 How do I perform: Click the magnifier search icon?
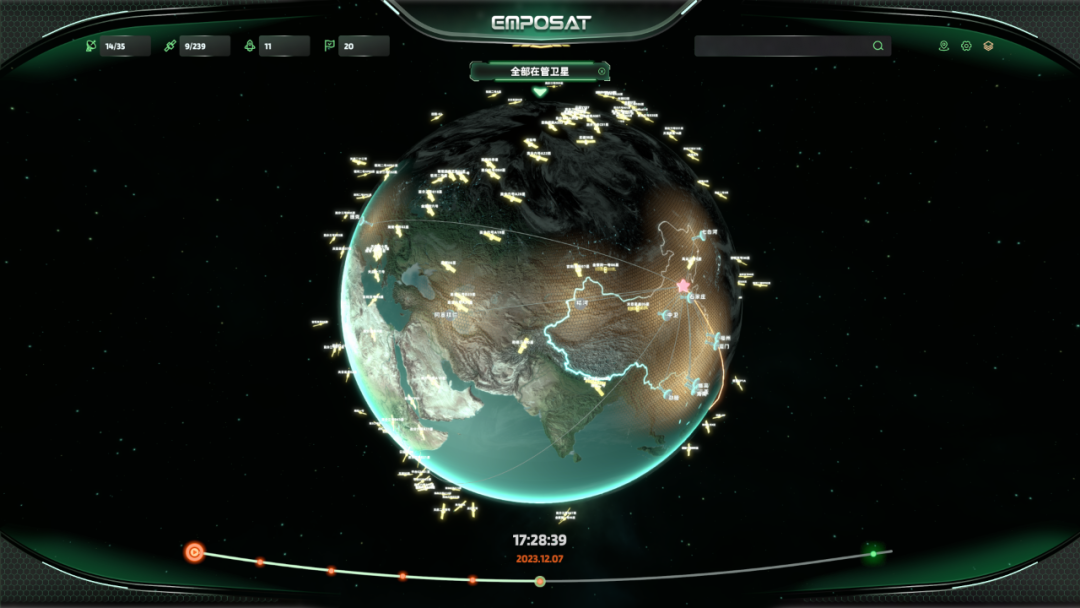[878, 46]
